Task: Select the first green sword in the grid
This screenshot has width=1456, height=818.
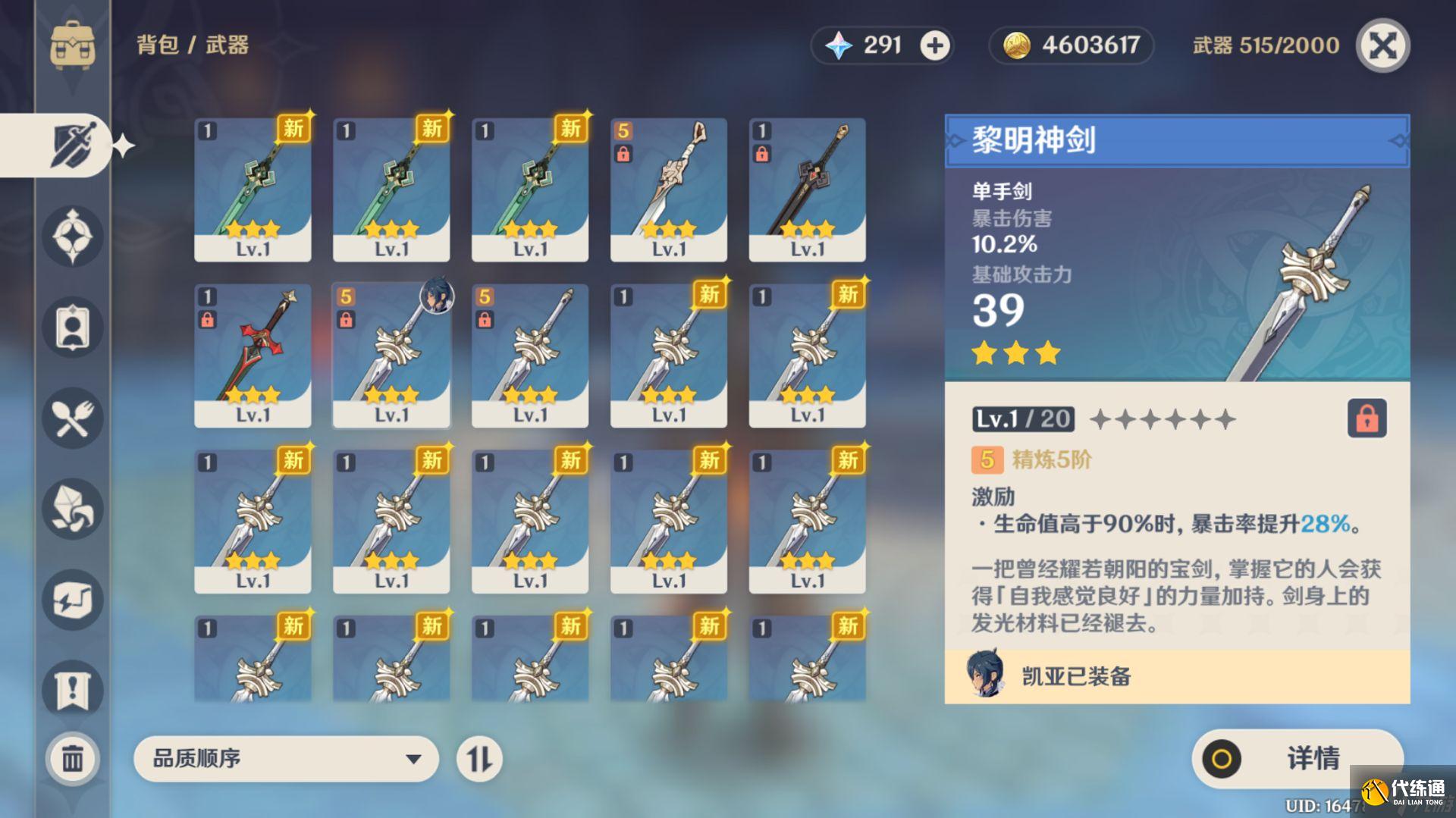Action: (x=252, y=190)
